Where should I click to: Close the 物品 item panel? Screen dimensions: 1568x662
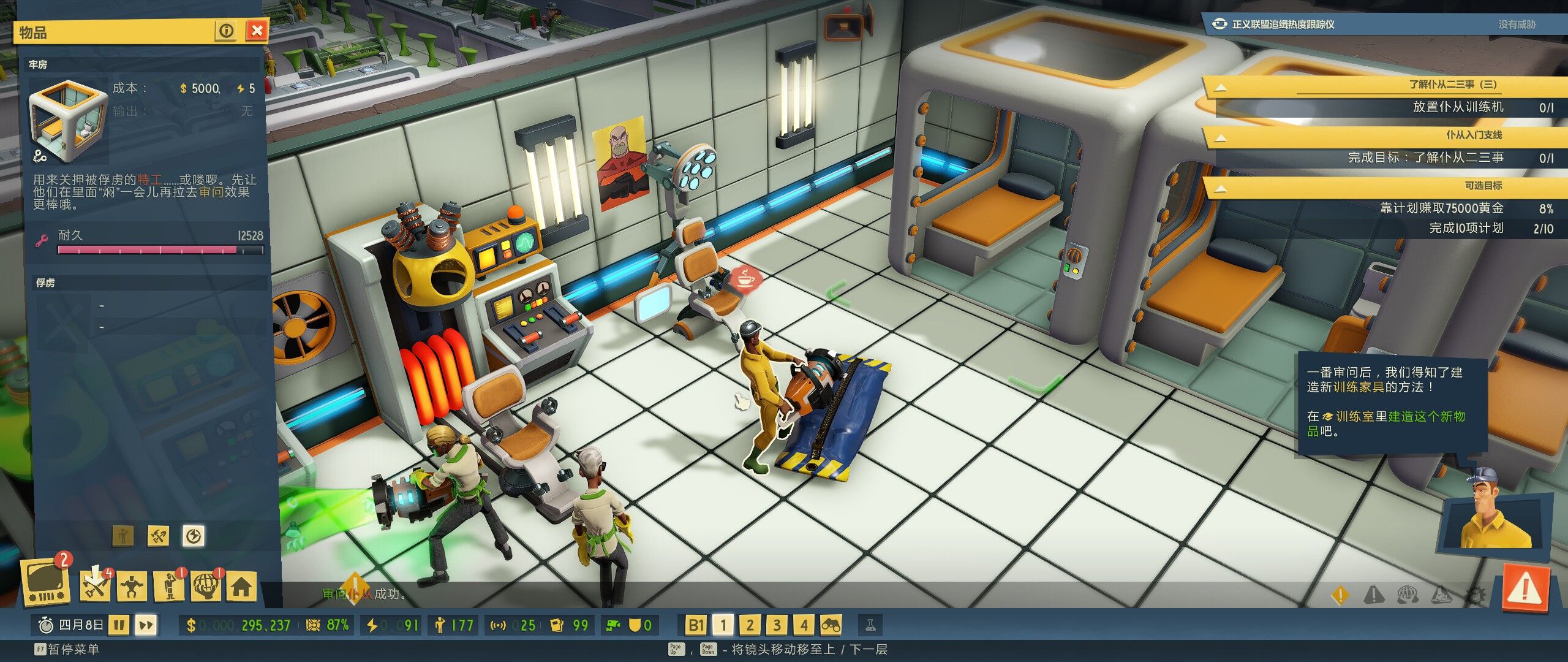[257, 30]
